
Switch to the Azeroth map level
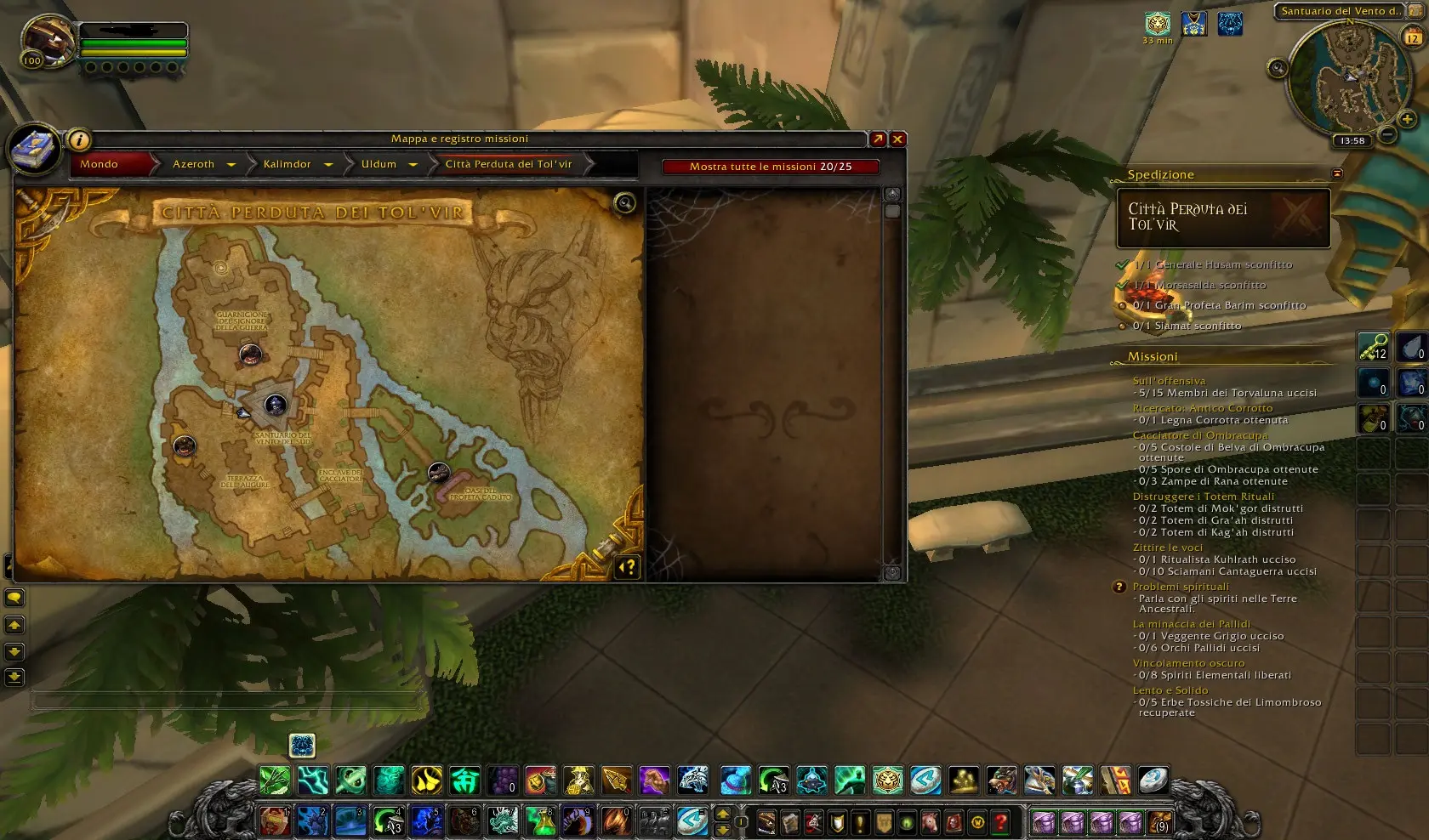194,164
